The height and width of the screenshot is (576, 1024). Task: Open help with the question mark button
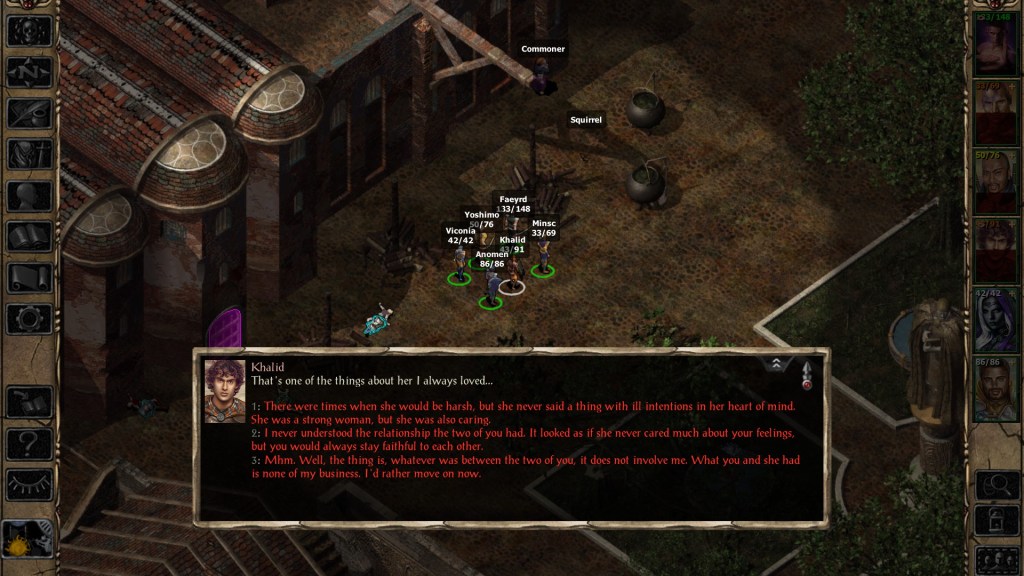click(x=29, y=443)
